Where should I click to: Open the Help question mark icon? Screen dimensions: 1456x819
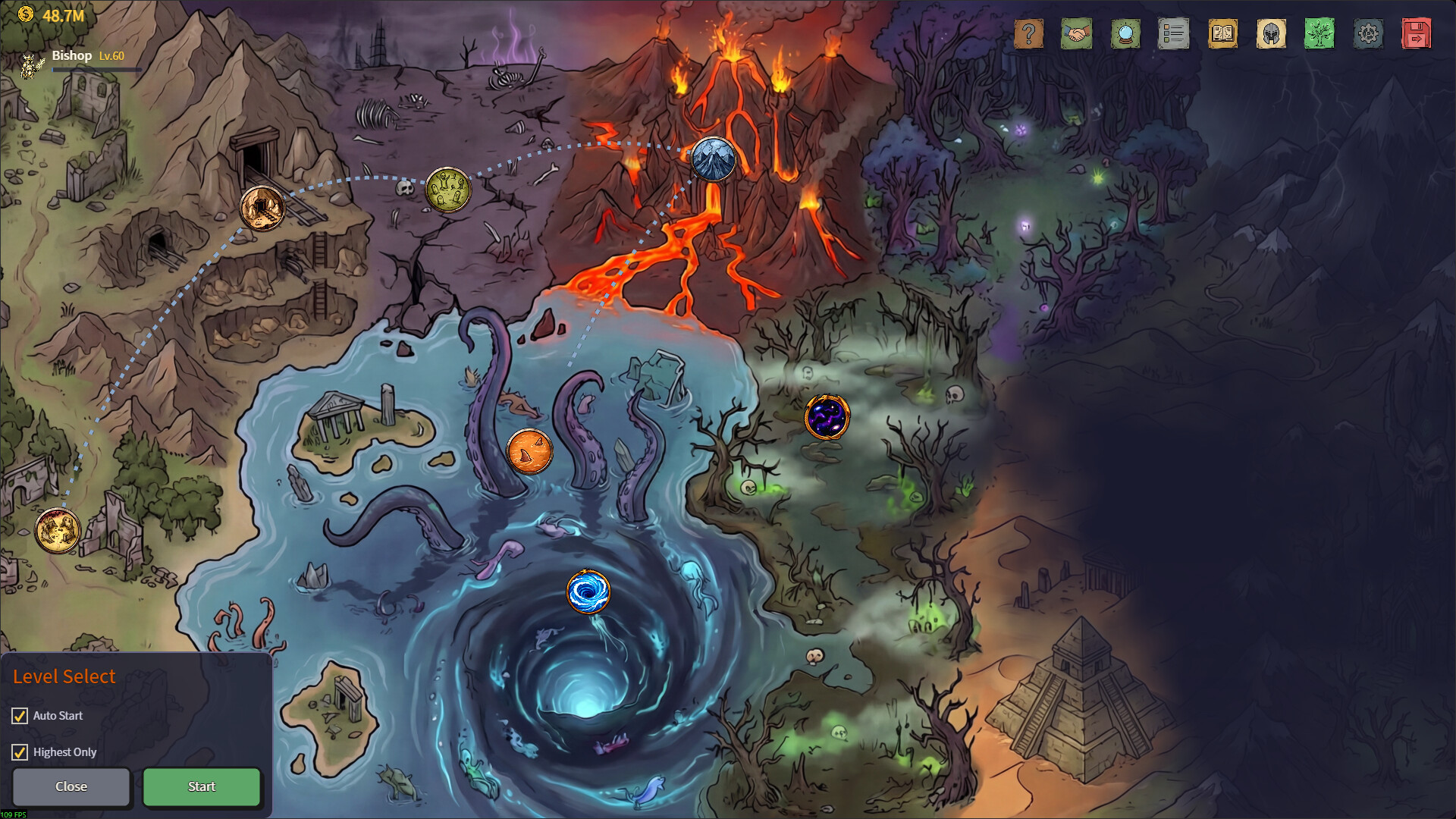pyautogui.click(x=1028, y=33)
